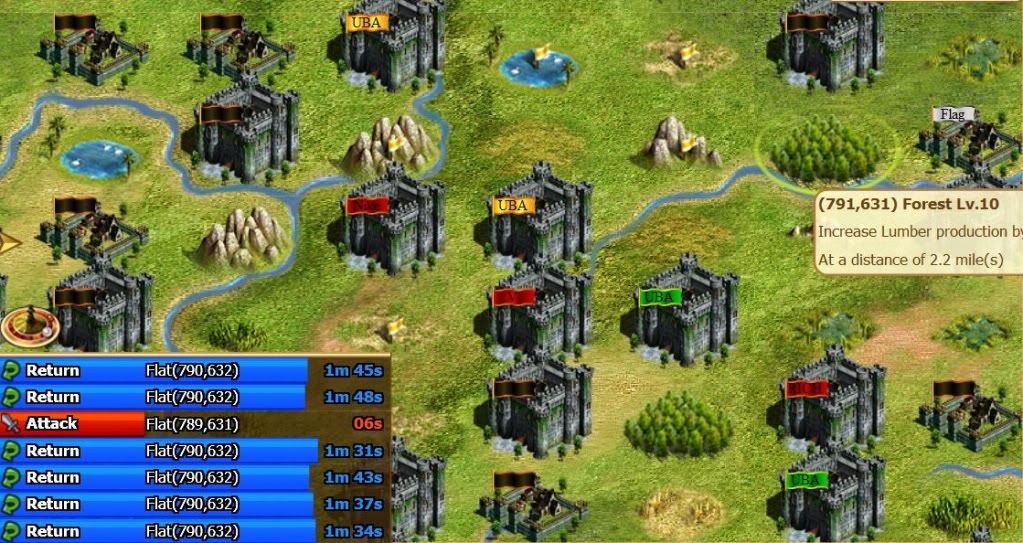Image resolution: width=1023 pixels, height=543 pixels.
Task: Click the golden arrow on the left map edge
Action: click(x=9, y=241)
